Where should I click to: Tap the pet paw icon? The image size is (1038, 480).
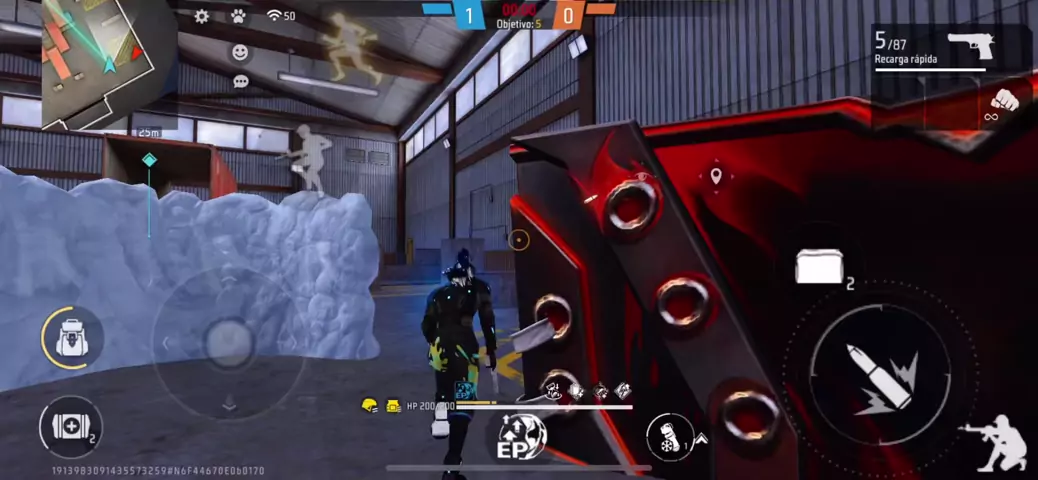point(238,16)
